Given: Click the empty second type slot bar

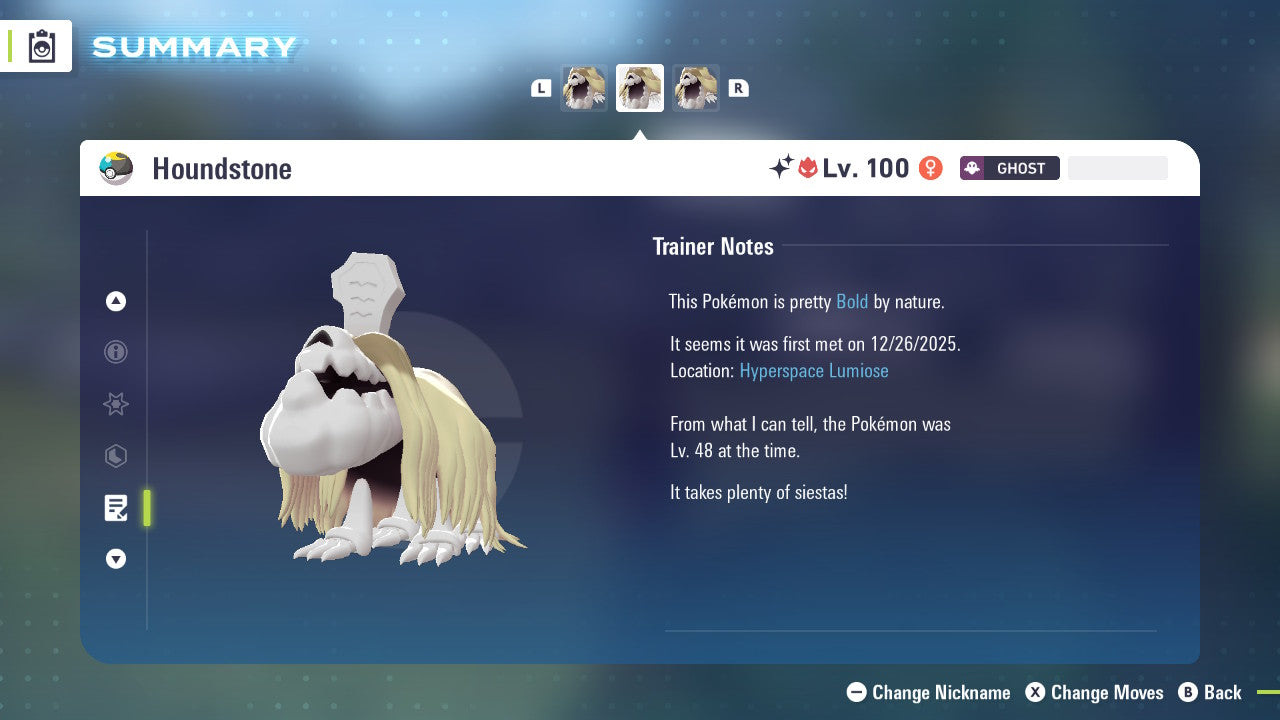Looking at the screenshot, I should (x=1118, y=167).
